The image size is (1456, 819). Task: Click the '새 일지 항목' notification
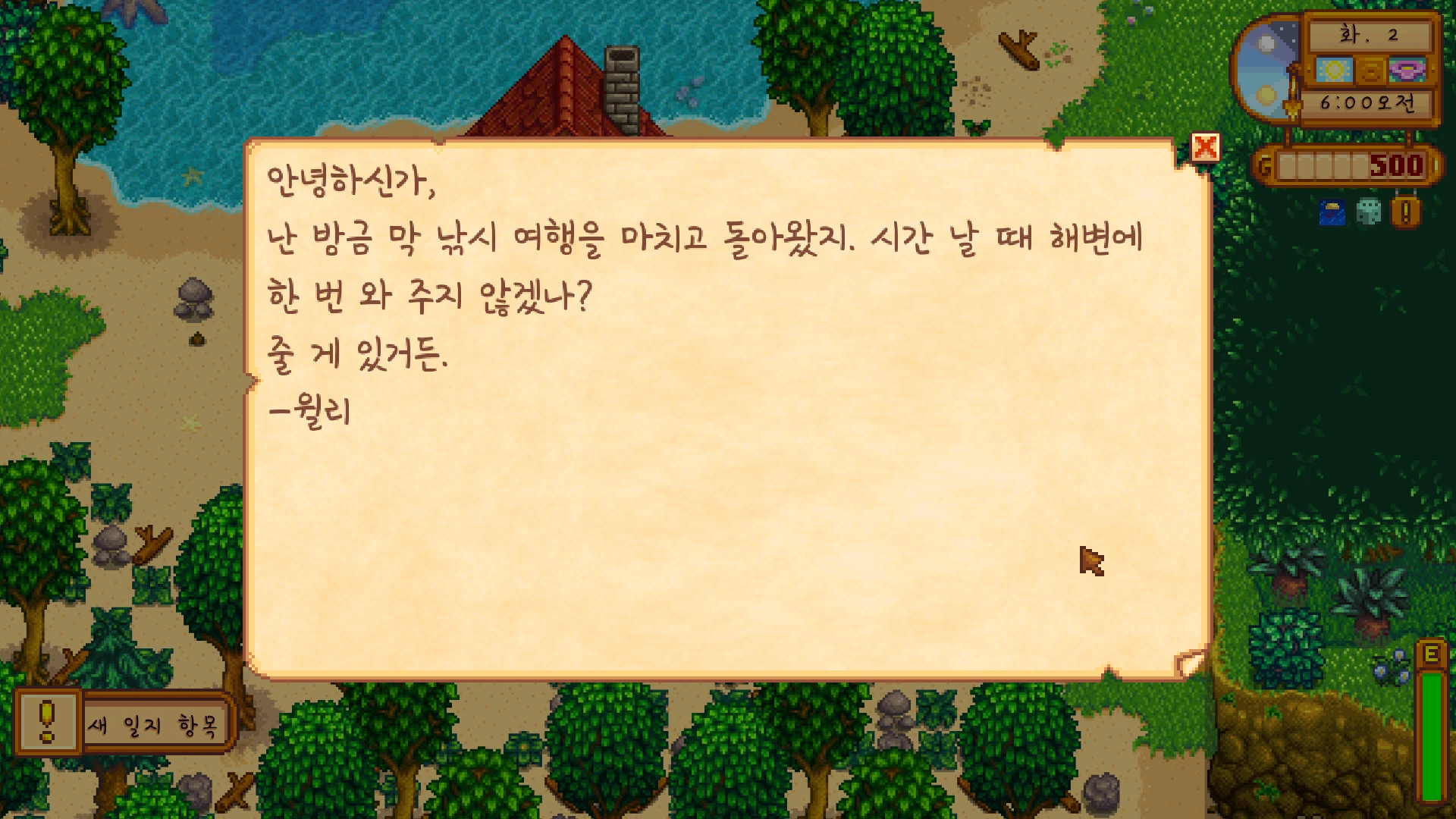coord(152,724)
